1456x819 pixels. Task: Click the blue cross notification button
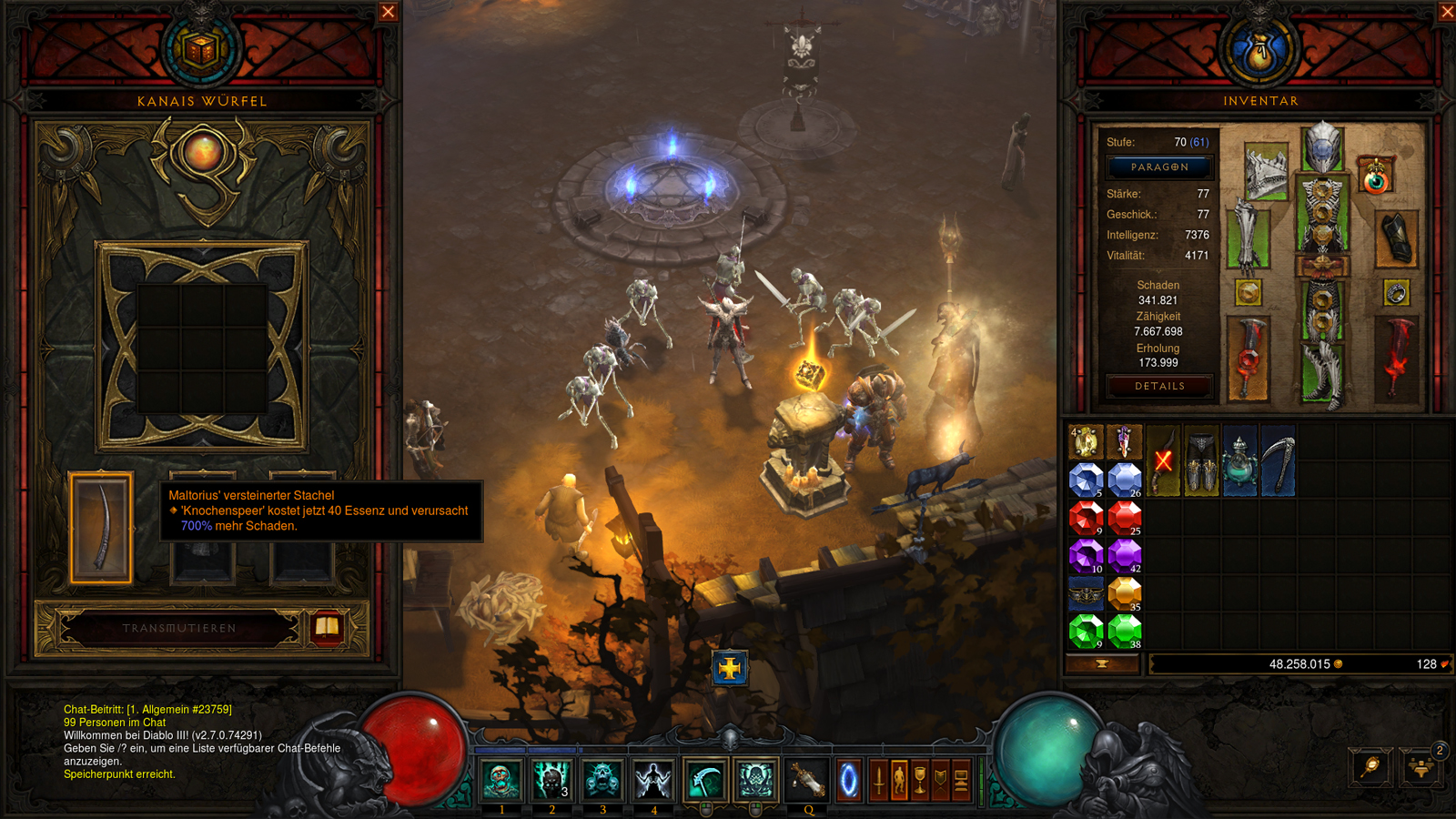point(729,669)
